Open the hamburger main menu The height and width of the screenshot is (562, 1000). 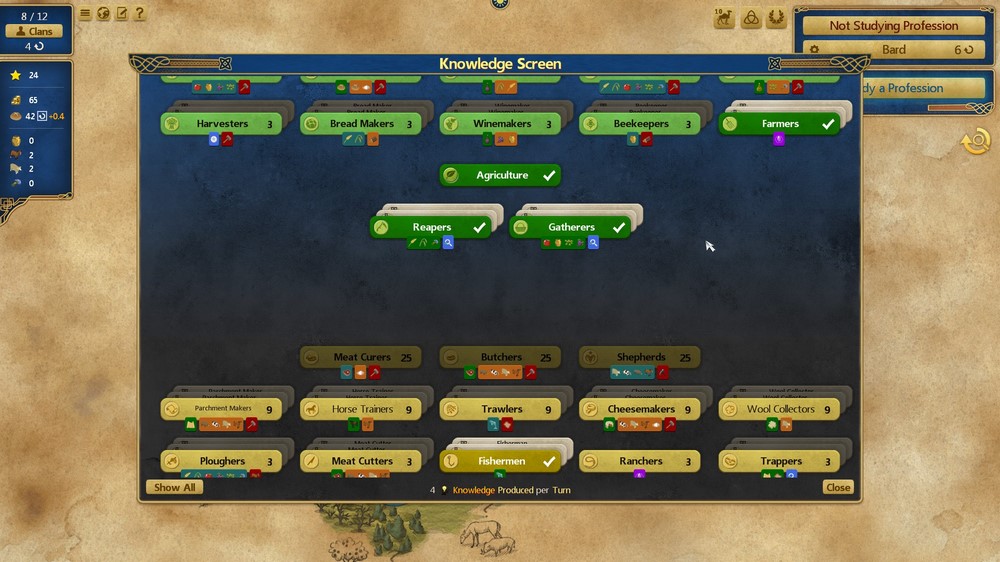click(x=85, y=14)
